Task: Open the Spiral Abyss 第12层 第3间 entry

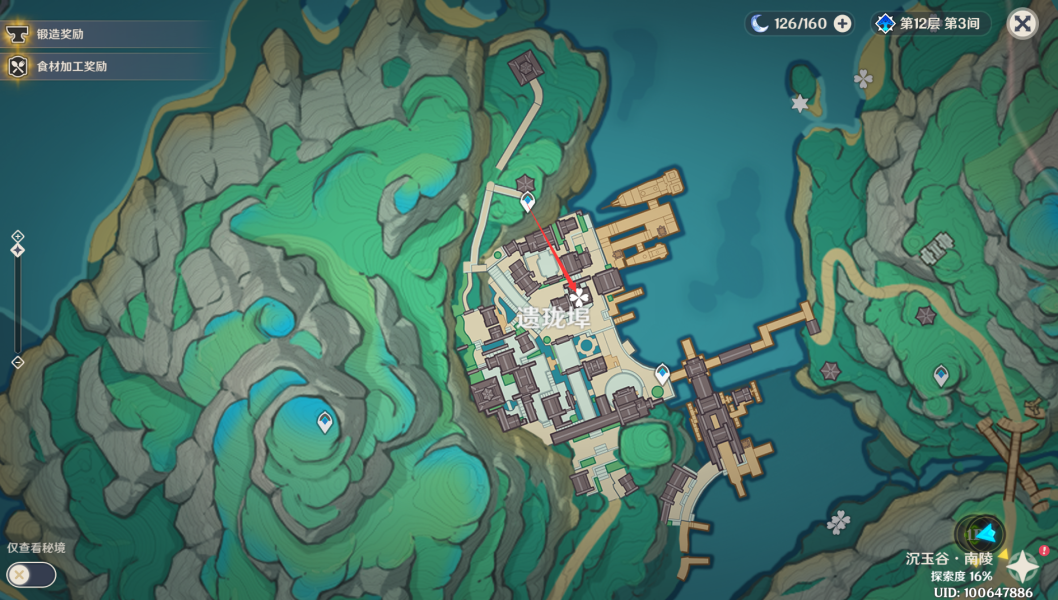Action: [x=929, y=23]
